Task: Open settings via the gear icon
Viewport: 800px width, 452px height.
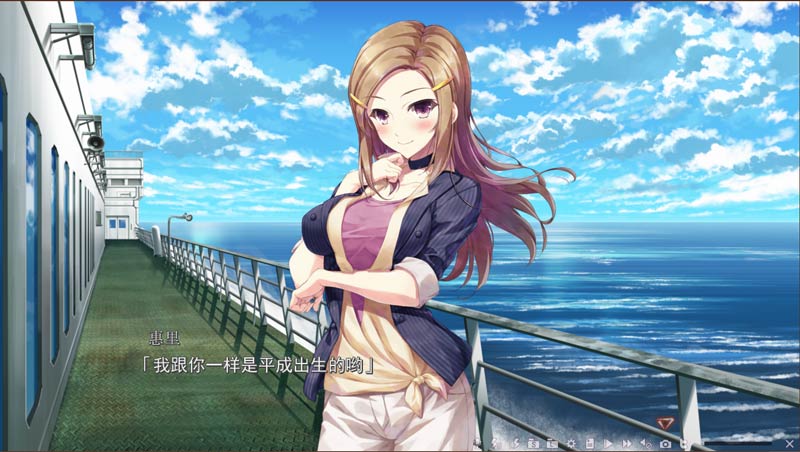Action: [571, 443]
